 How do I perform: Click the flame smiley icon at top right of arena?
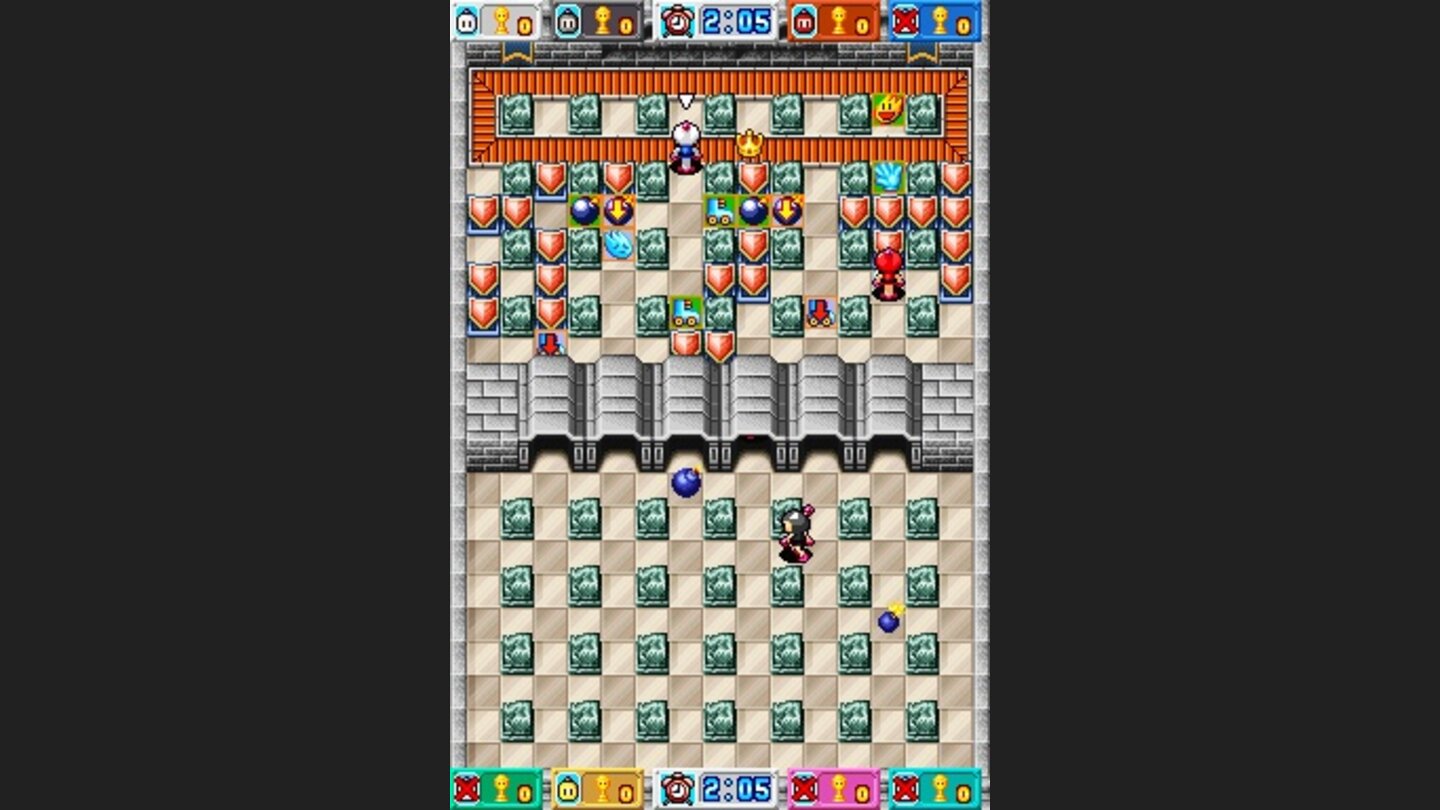888,110
